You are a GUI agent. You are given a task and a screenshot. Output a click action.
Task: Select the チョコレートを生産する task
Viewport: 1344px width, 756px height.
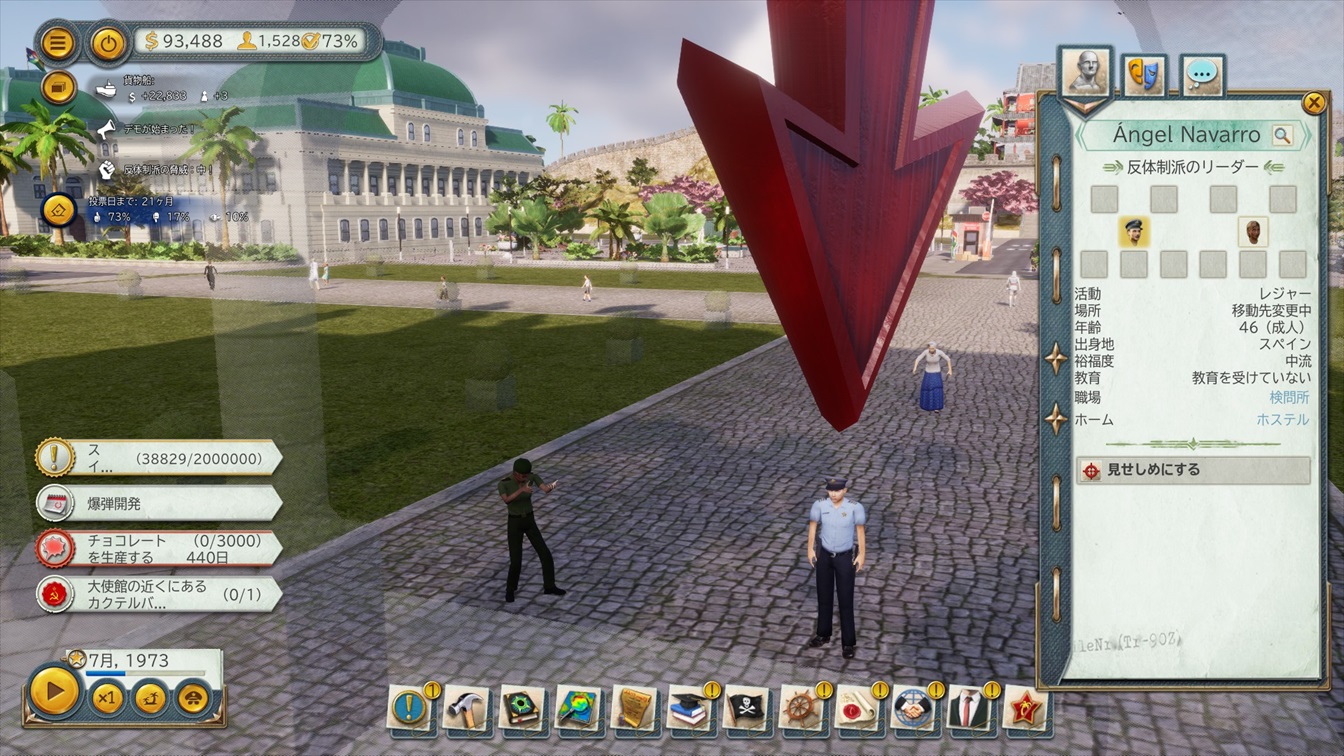click(160, 548)
